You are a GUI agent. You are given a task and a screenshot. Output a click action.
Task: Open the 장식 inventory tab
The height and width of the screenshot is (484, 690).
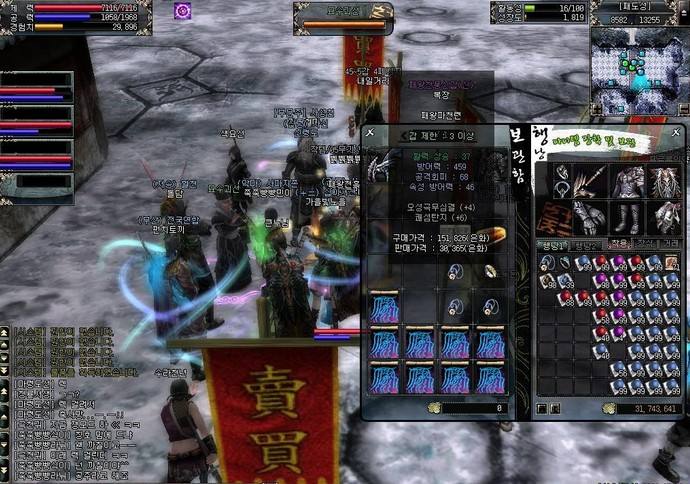641,244
